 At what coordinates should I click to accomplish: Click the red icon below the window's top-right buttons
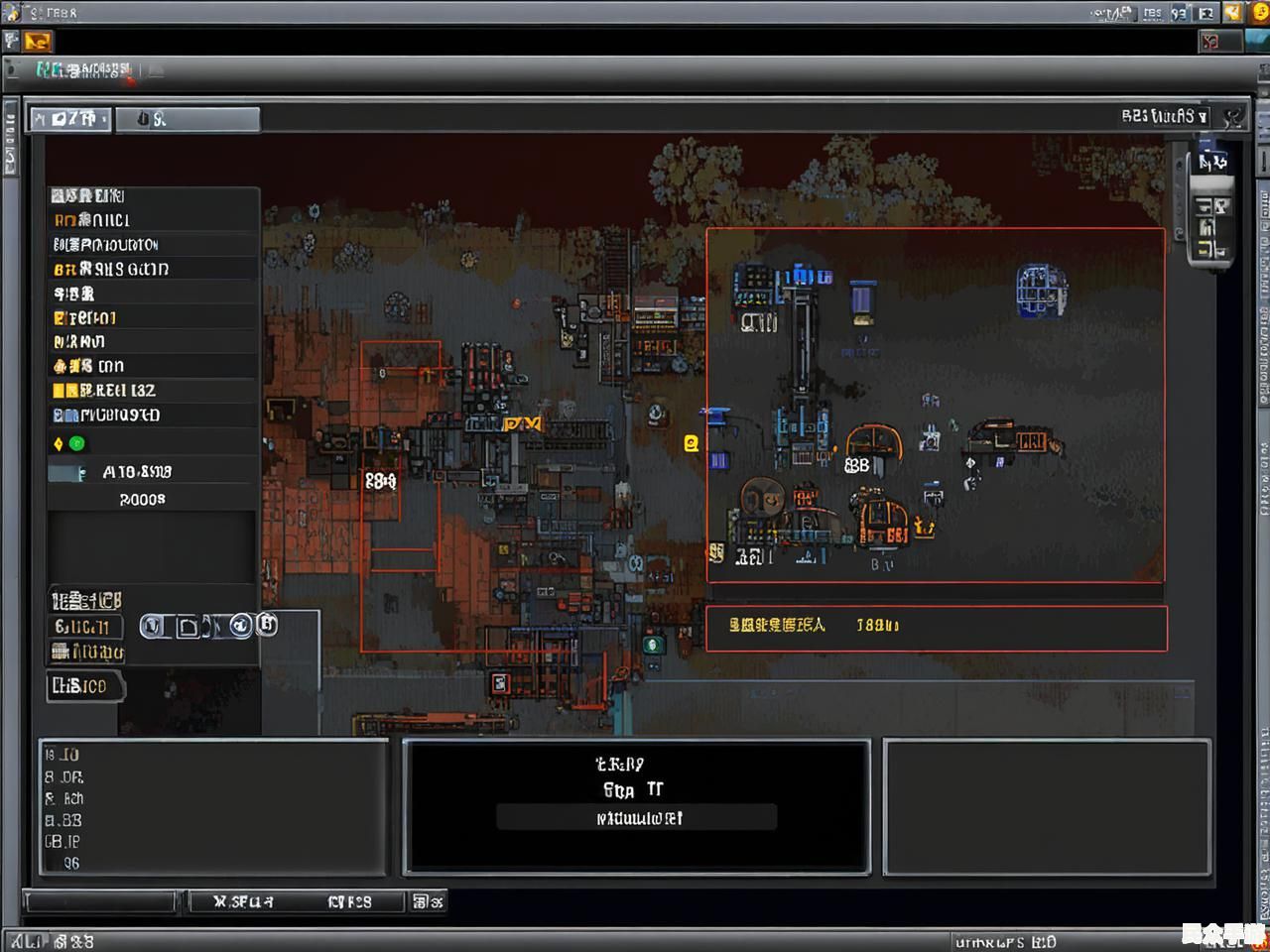tap(1210, 41)
